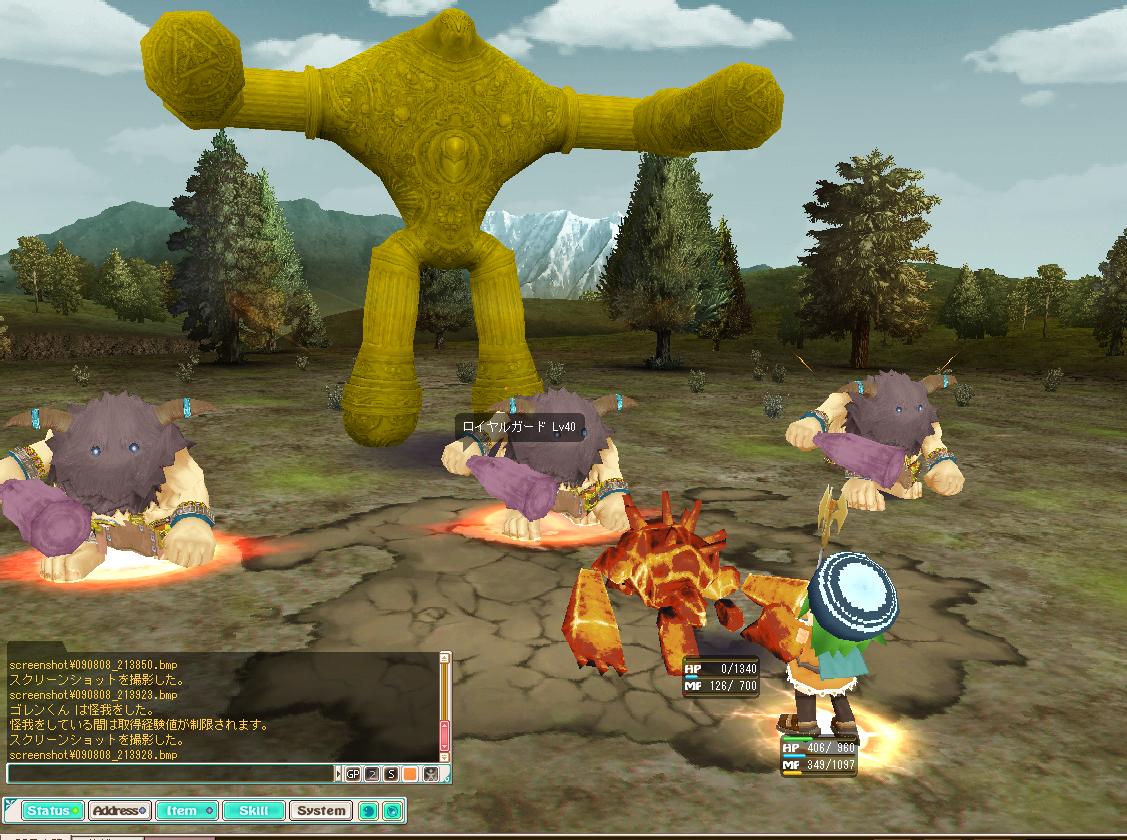Viewport: 1127px width, 840px height.
Task: Open the Skill menu
Action: point(253,810)
